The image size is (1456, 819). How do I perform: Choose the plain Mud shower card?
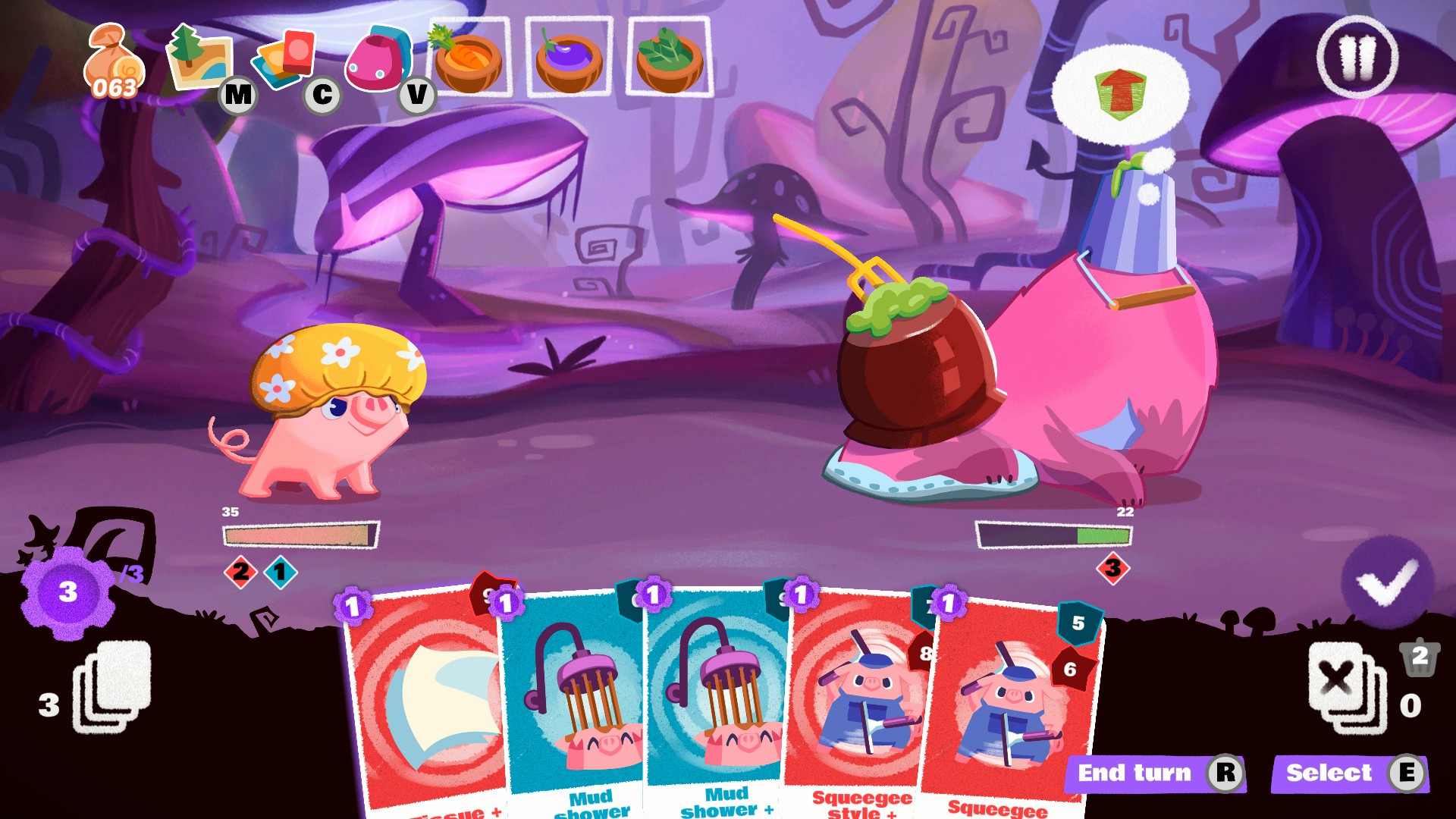[x=576, y=705]
